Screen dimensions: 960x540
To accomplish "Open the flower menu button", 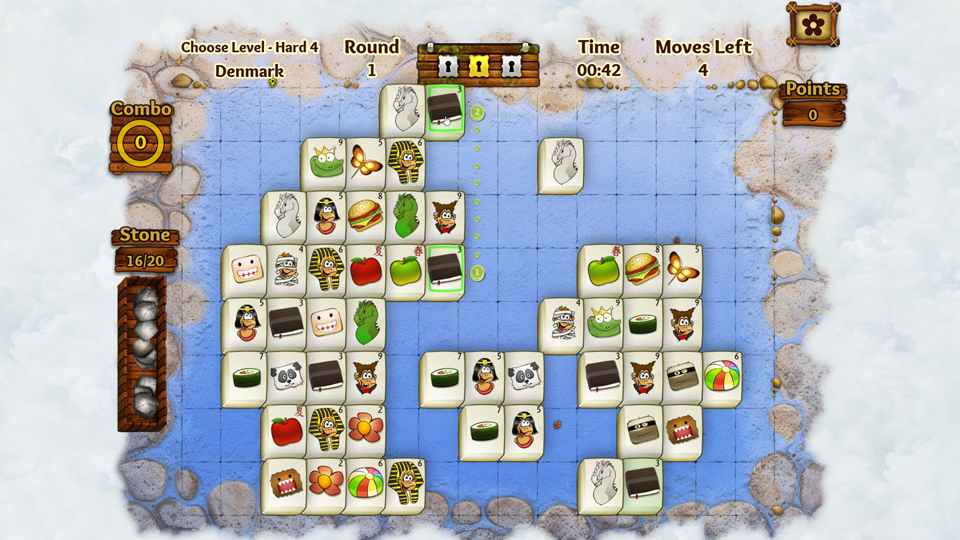I will tap(812, 23).
